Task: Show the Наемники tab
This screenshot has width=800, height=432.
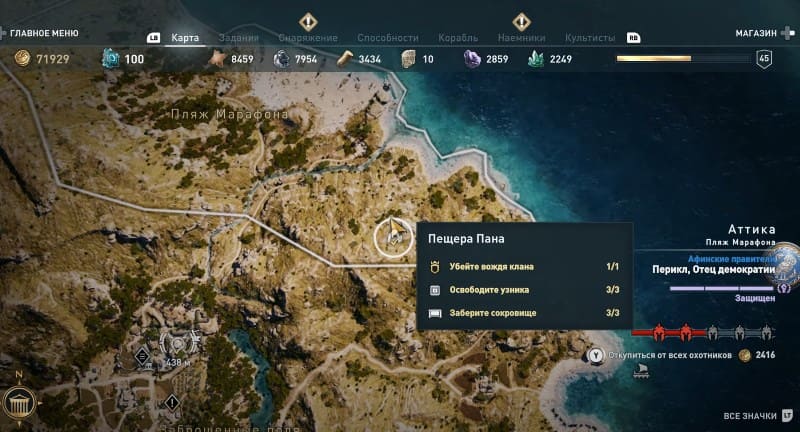Action: [x=520, y=38]
